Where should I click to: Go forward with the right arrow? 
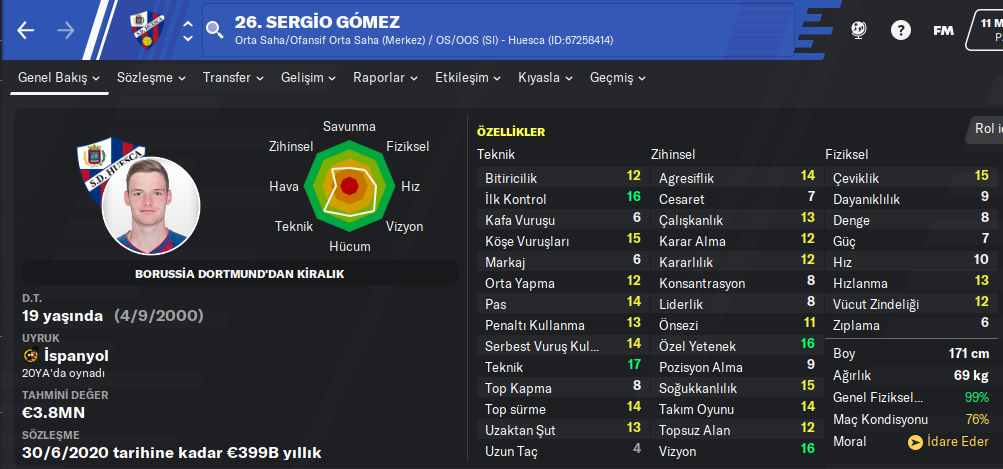(66, 30)
